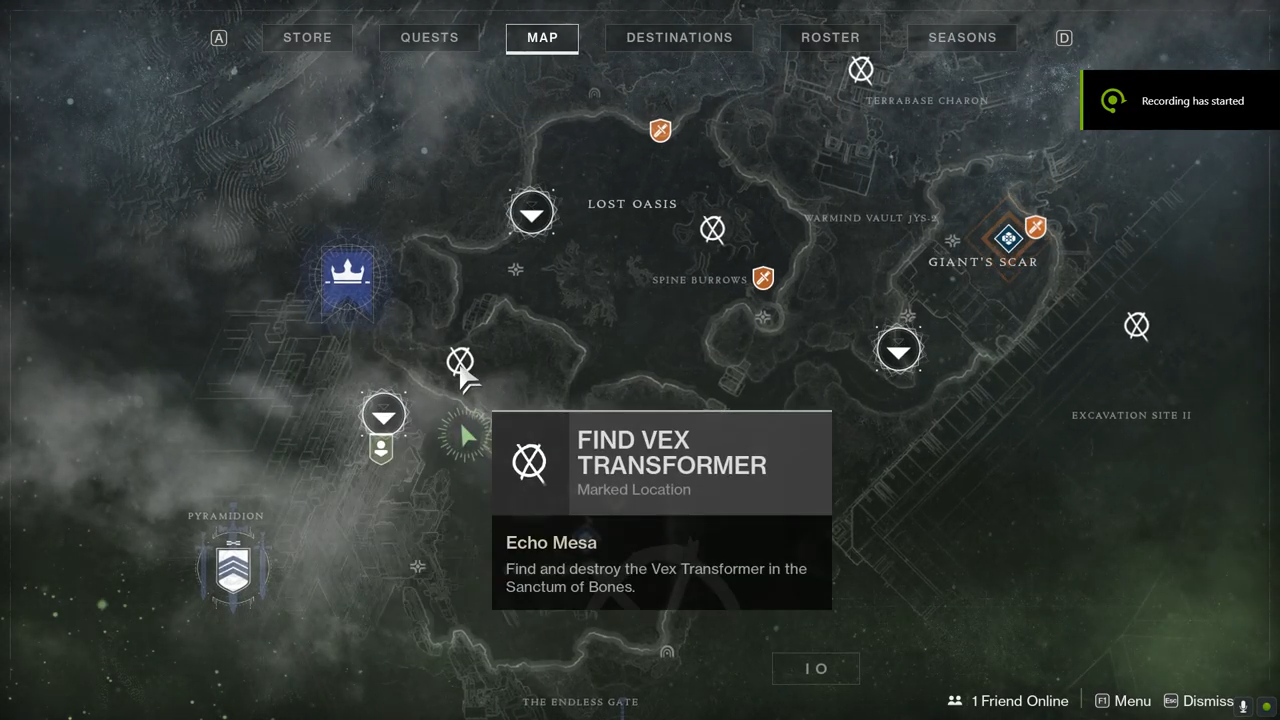Screen dimensions: 1280x720
Task: Click the Spine Burrows orange sword marker
Action: click(x=764, y=278)
